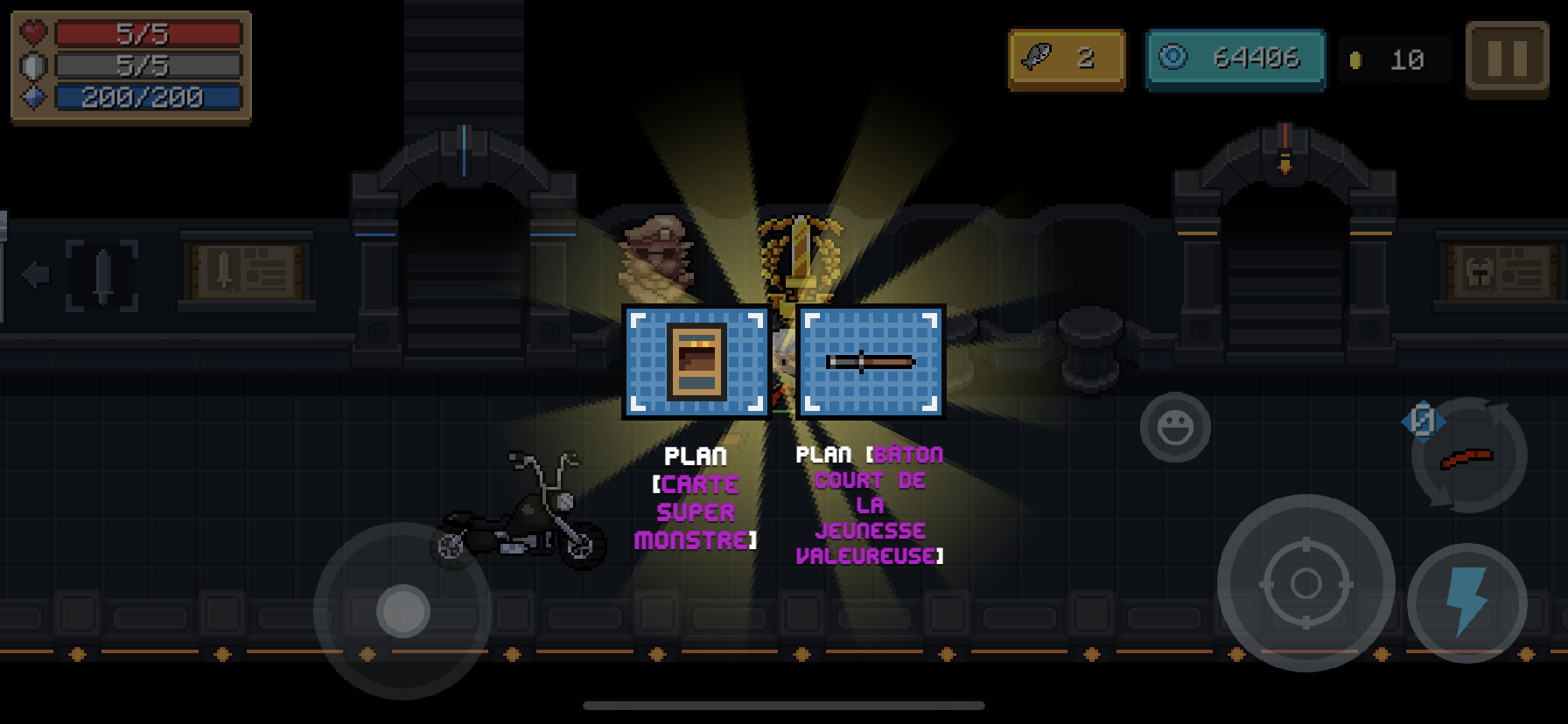The height and width of the screenshot is (724, 1568).
Task: Pick up the Plan [Carte Super Monstre] vending machine item
Action: tap(697, 363)
